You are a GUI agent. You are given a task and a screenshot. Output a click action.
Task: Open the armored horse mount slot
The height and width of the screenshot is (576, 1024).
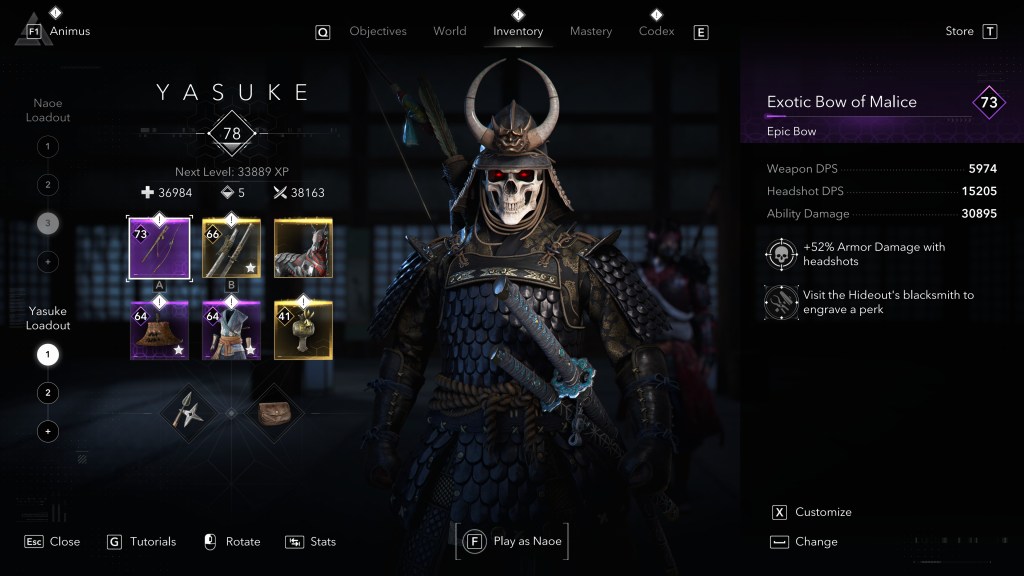[303, 248]
